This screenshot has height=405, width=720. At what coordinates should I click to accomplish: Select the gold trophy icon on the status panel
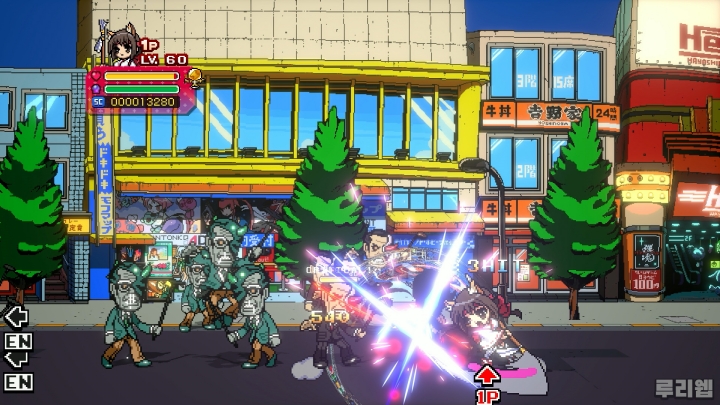194,77
